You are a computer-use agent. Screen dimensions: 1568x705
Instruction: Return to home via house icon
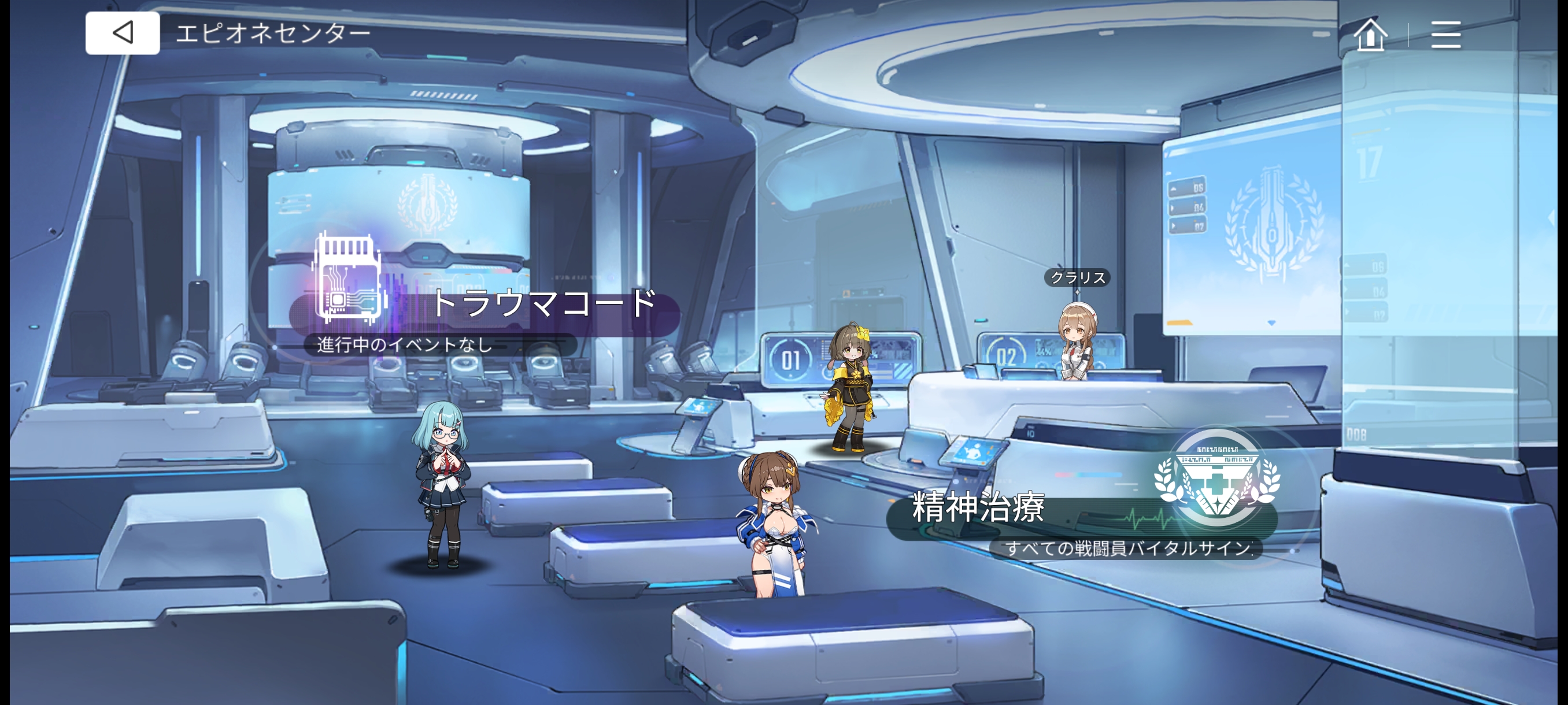(x=1370, y=34)
